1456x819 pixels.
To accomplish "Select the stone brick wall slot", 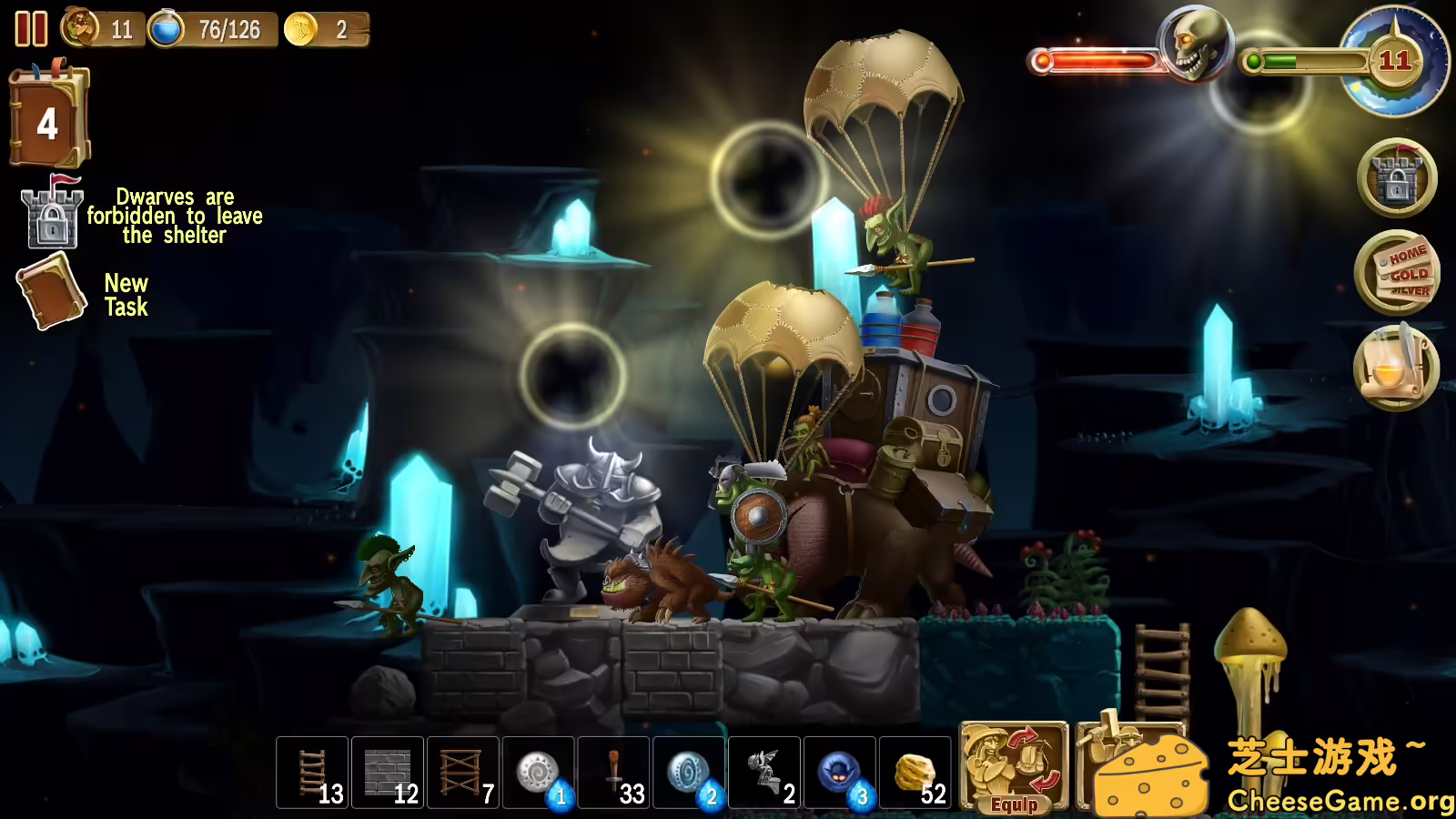I will (x=388, y=773).
